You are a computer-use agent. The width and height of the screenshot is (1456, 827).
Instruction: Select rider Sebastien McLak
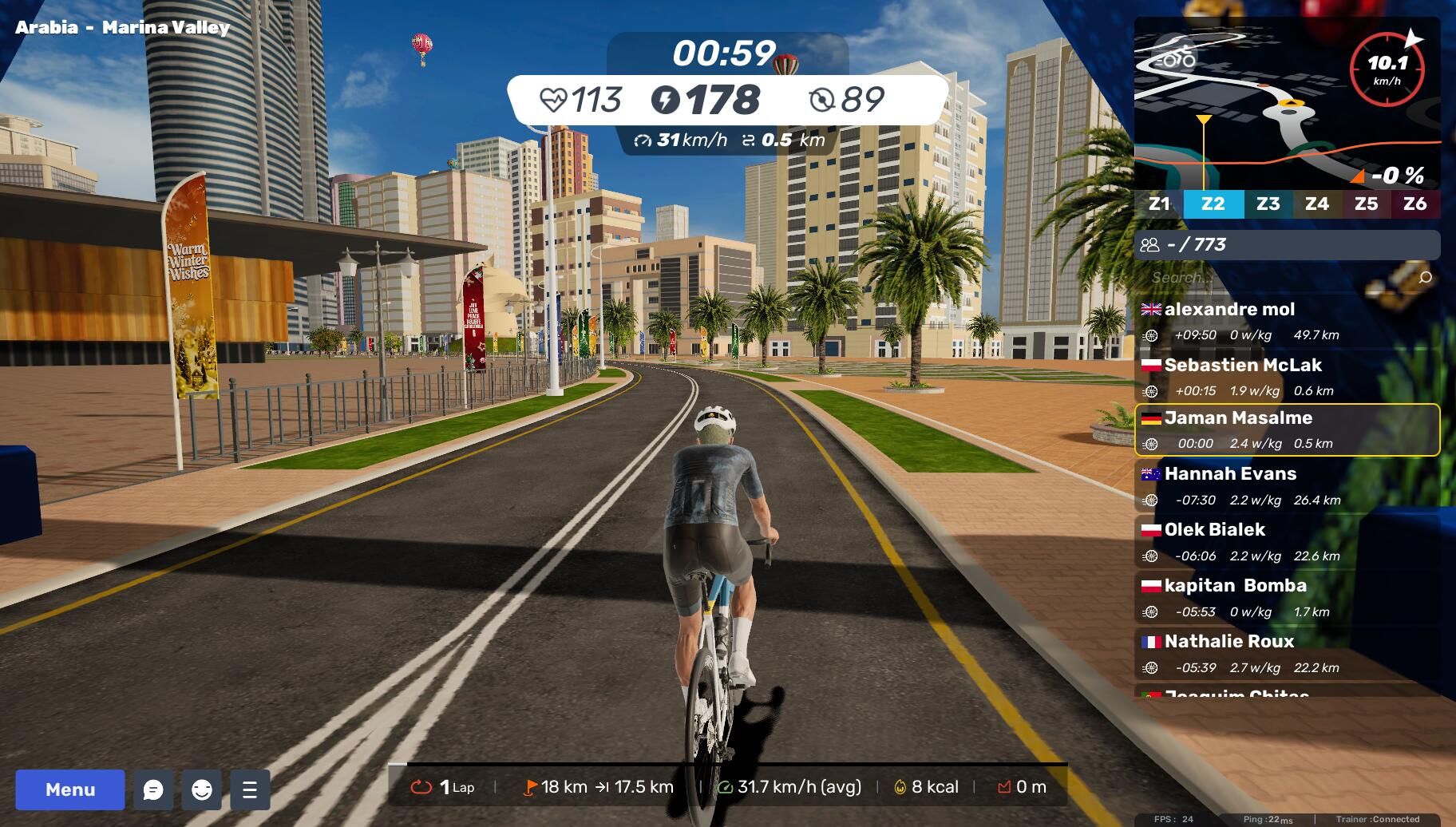pos(1287,377)
